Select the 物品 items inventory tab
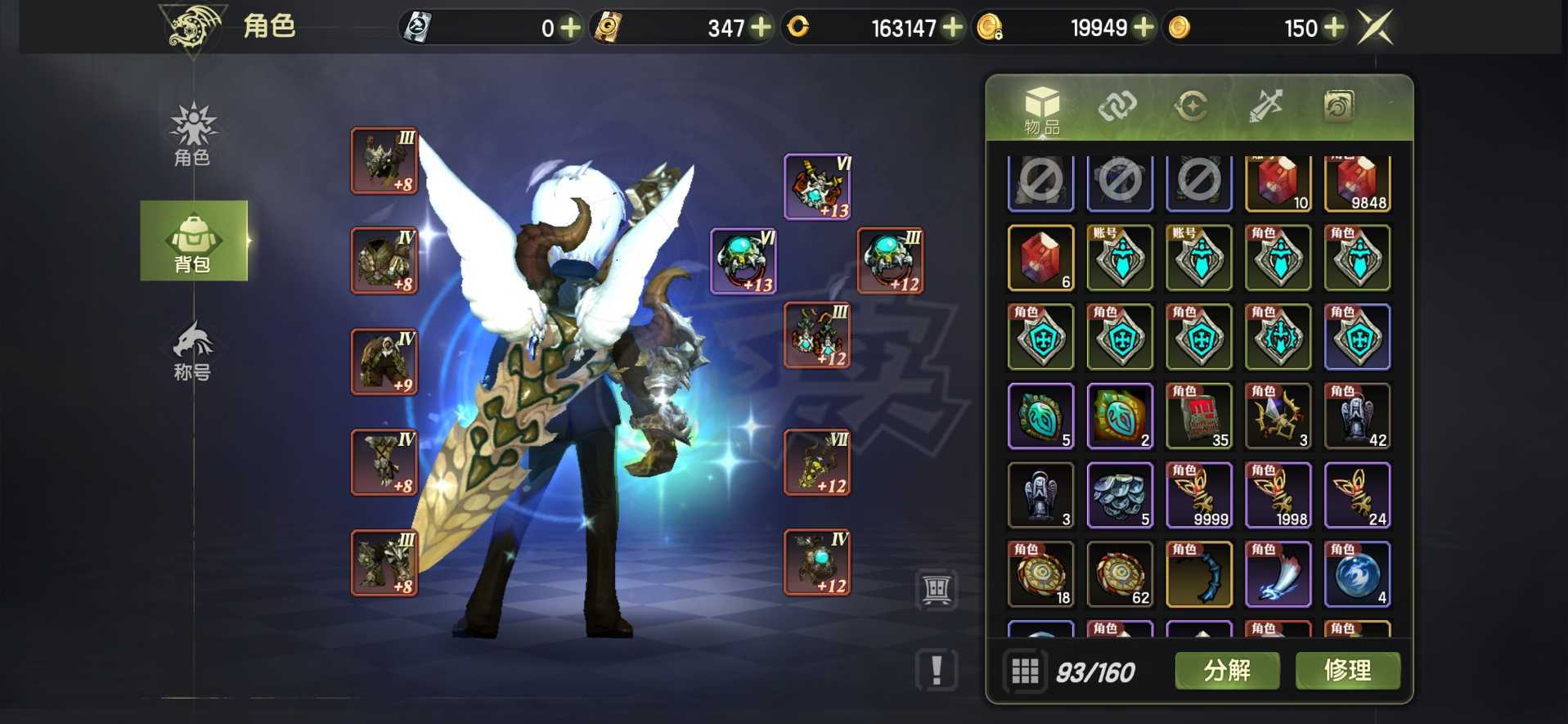 point(1041,110)
